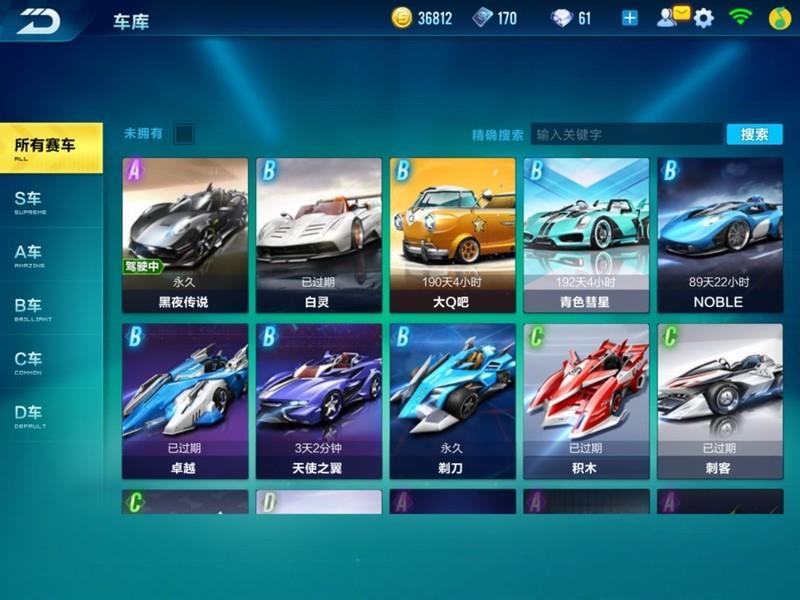Select the A车 category tab

(50, 254)
